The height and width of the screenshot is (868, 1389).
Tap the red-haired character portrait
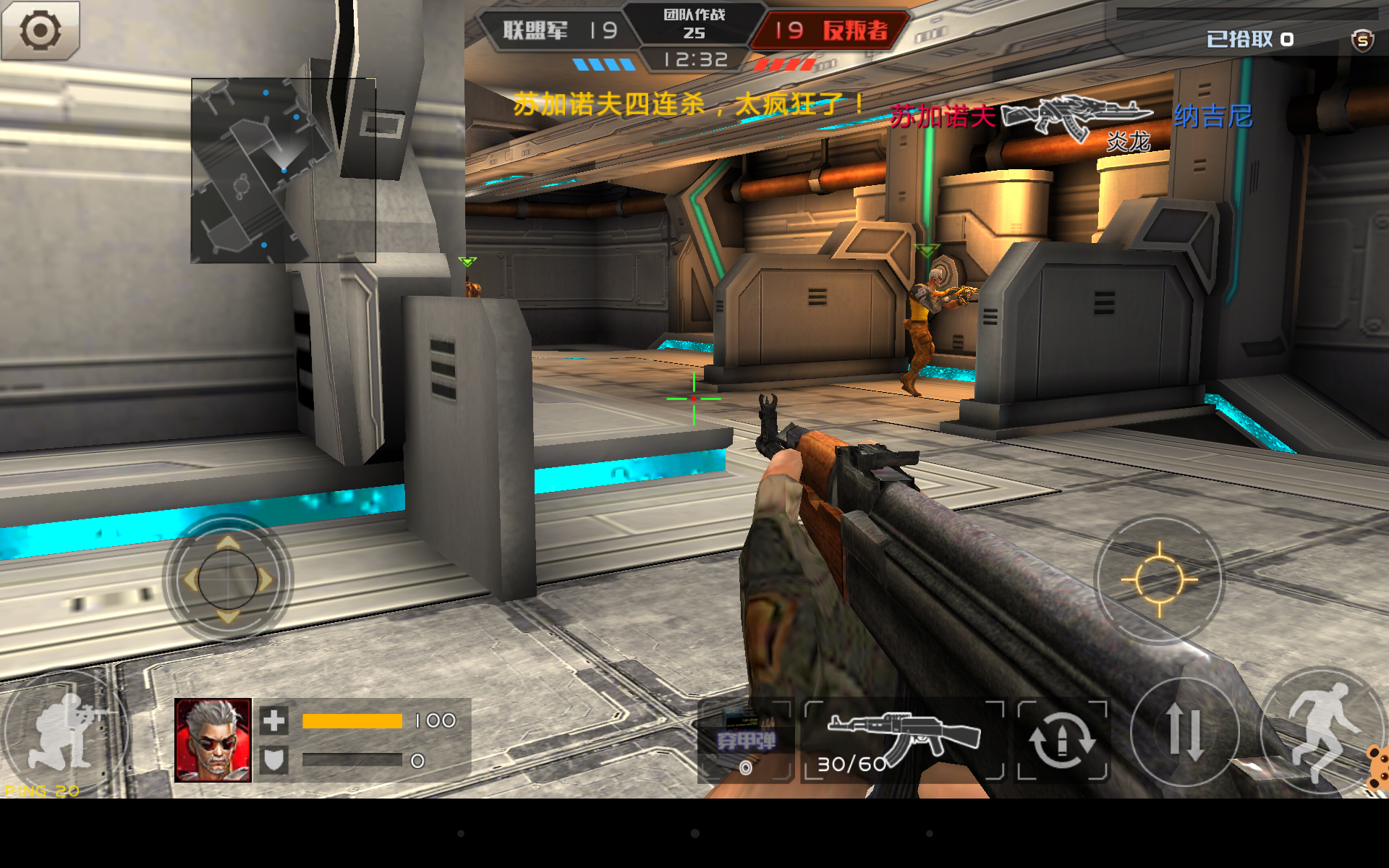(213, 740)
